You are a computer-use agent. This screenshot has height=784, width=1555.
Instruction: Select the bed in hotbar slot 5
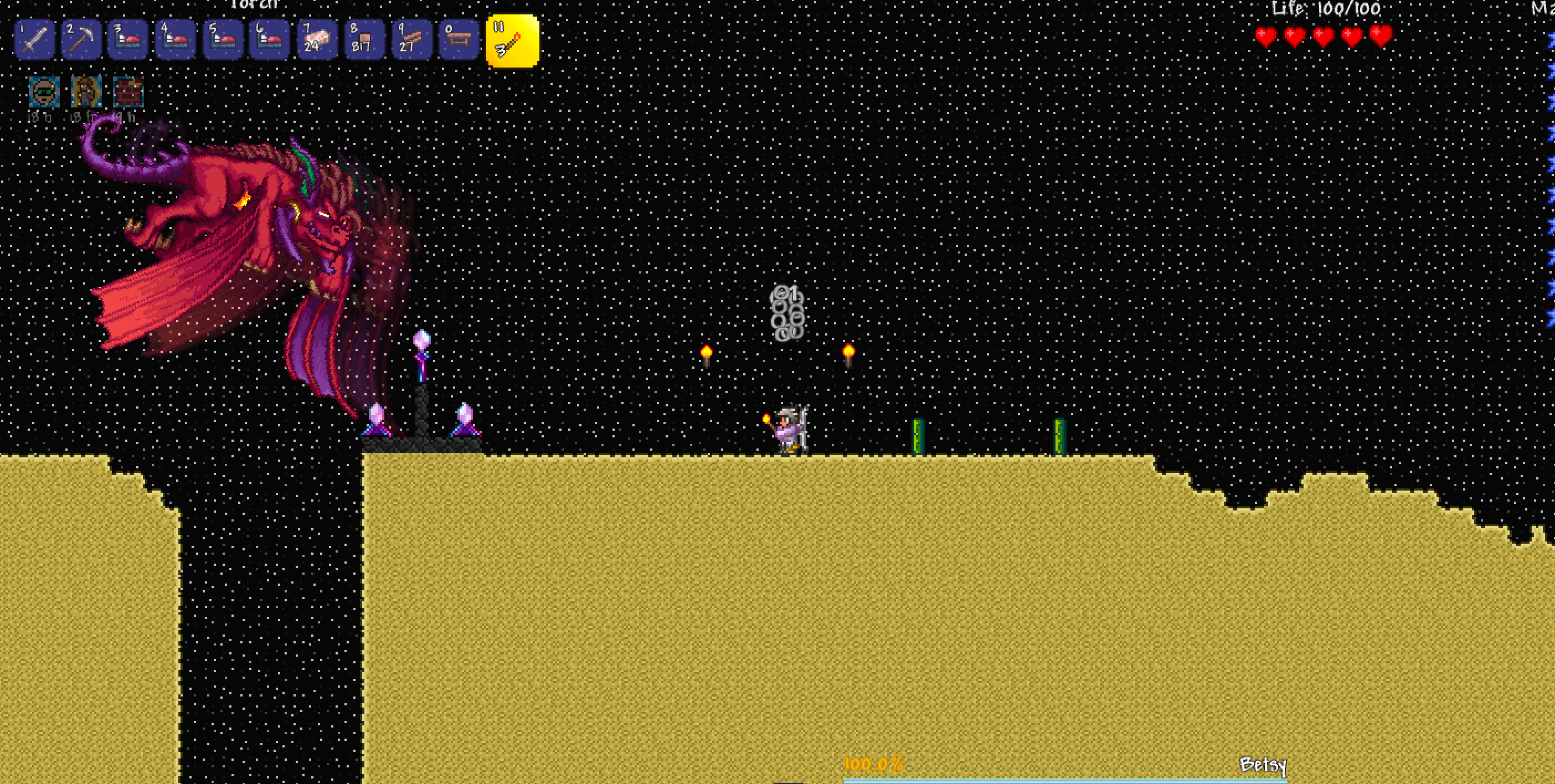pyautogui.click(x=222, y=39)
